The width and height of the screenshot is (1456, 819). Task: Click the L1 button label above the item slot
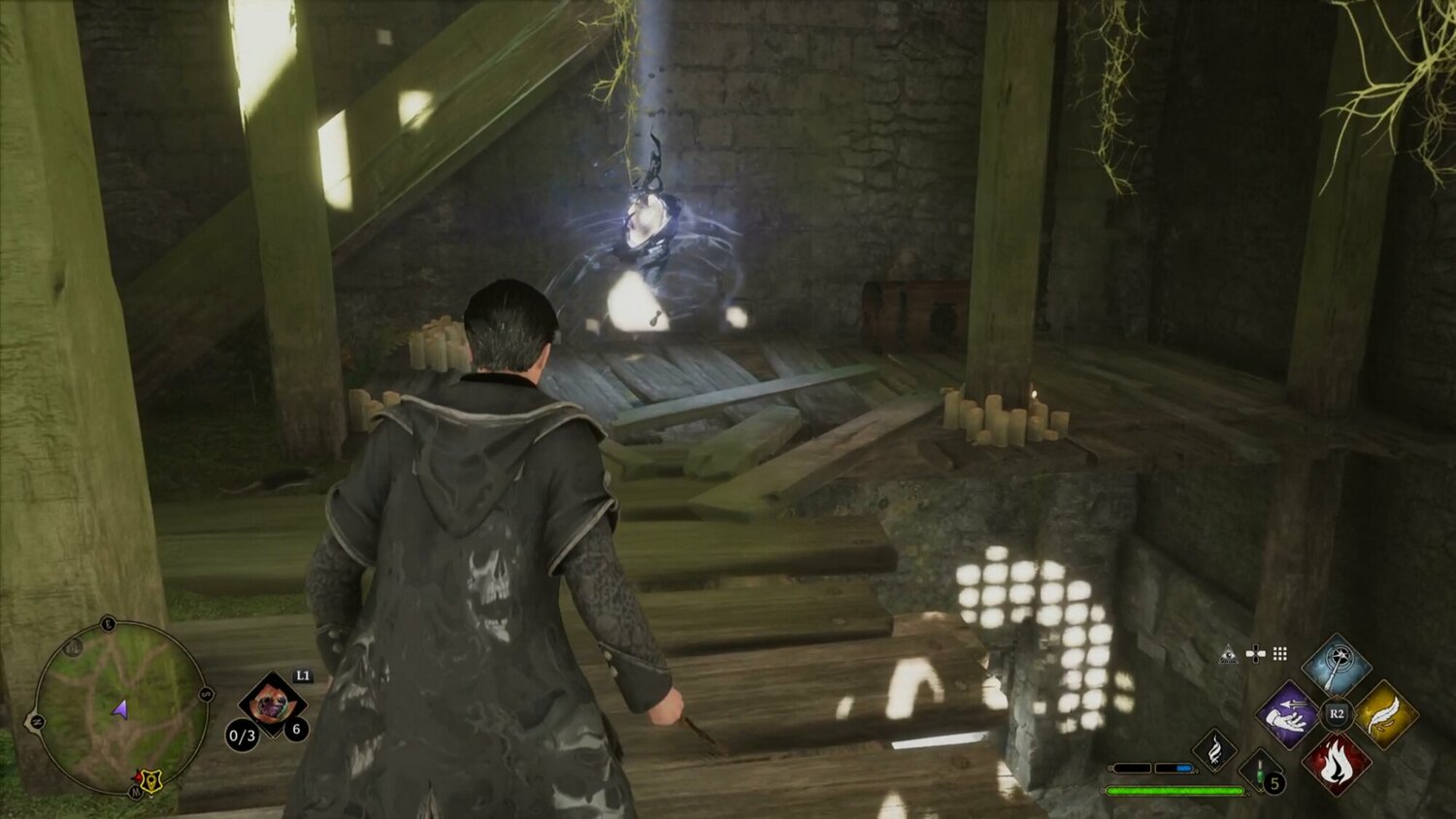(x=305, y=676)
